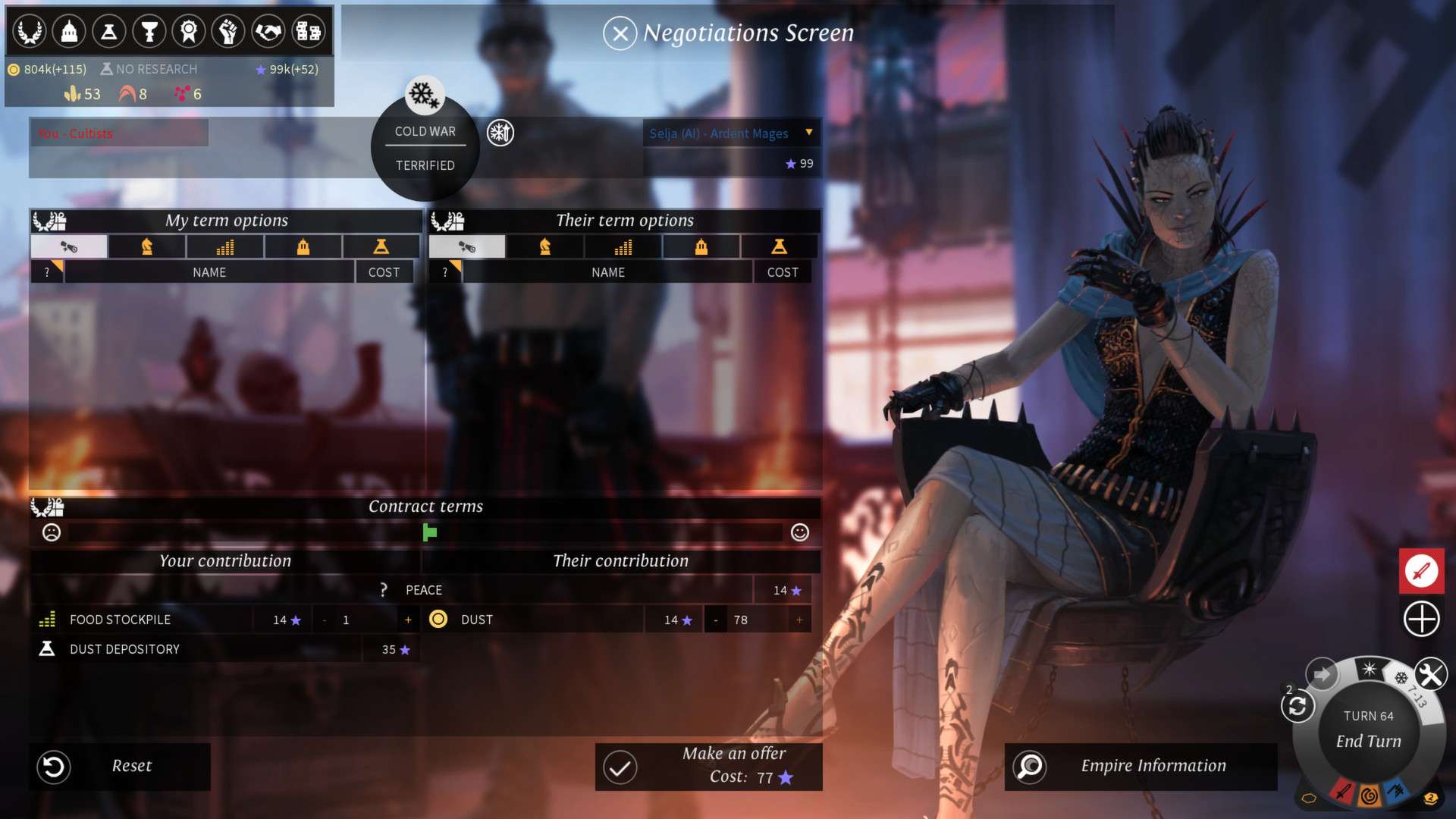Increase Food Stockpile amount with plus
1456x819 pixels.
point(408,620)
